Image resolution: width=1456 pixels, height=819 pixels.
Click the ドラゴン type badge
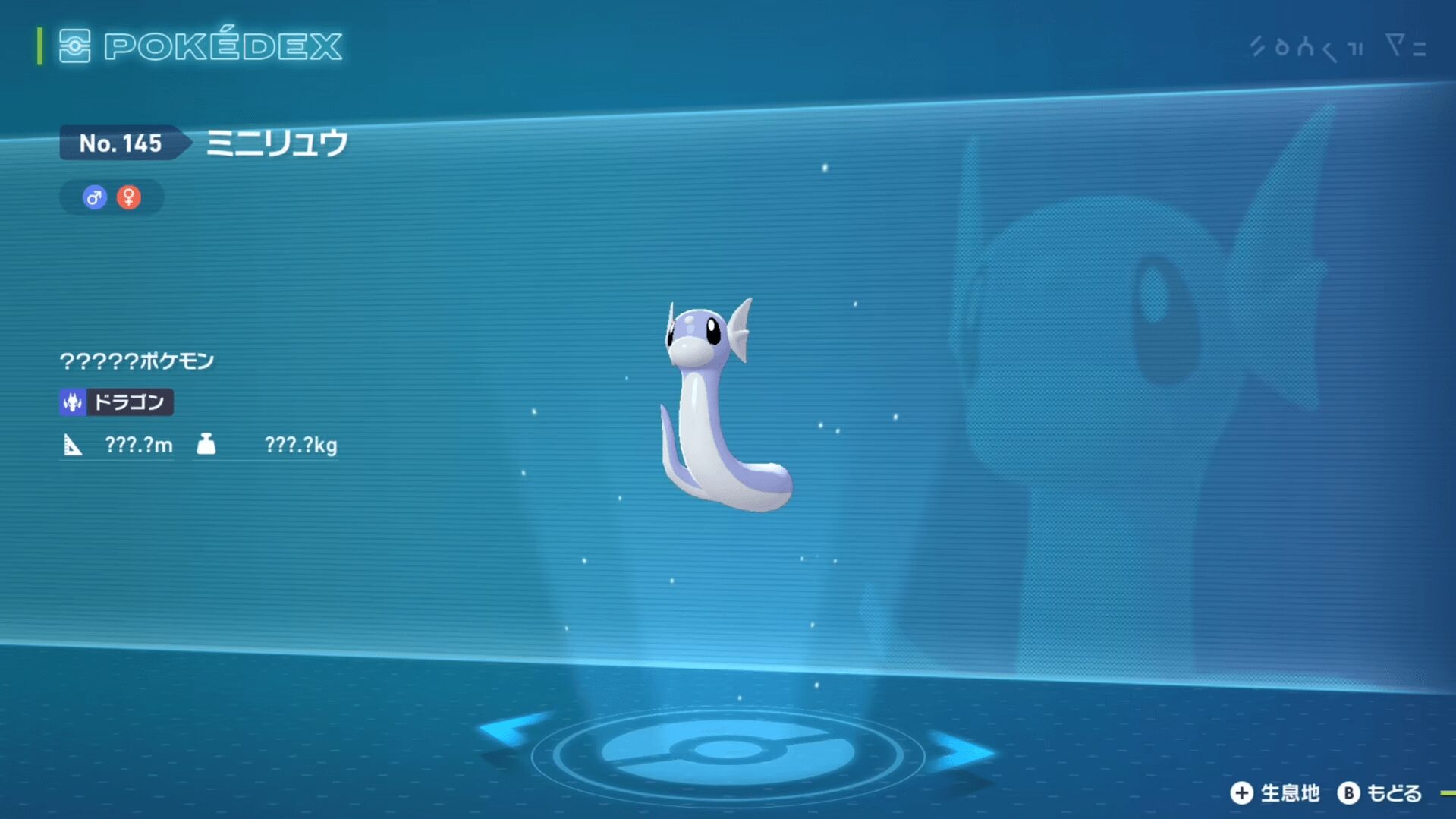(x=116, y=402)
